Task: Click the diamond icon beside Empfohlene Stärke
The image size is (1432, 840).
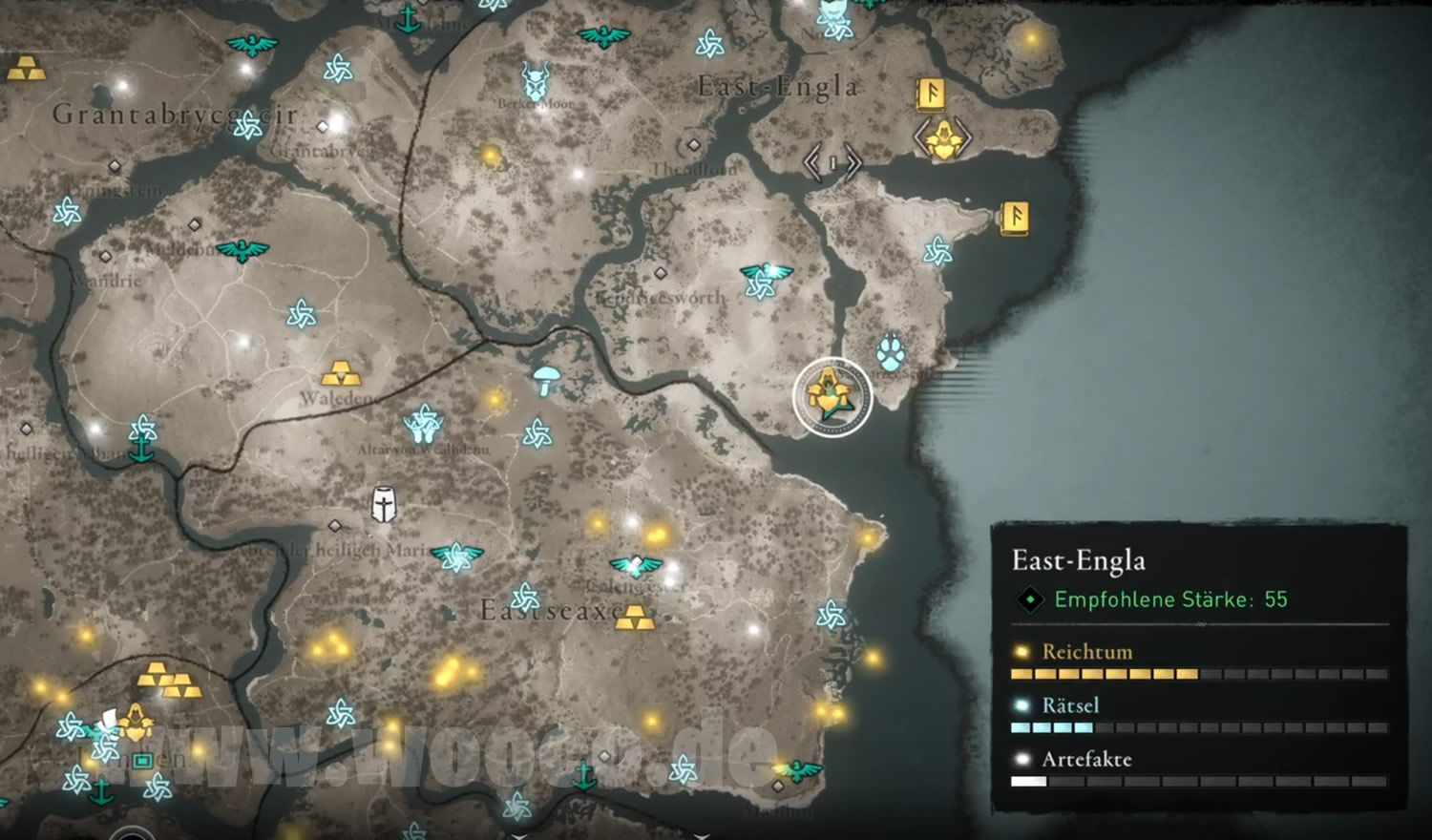Action: coord(1033,599)
